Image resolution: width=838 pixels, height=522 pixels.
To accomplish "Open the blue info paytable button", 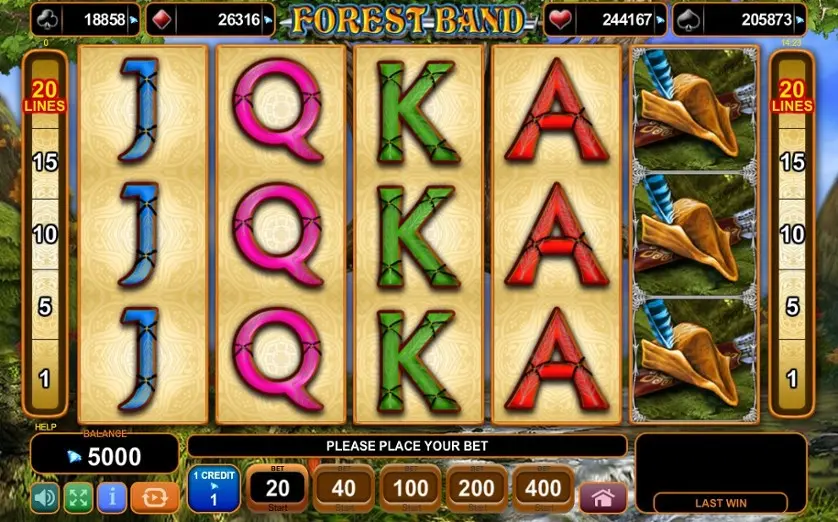I will [x=112, y=497].
